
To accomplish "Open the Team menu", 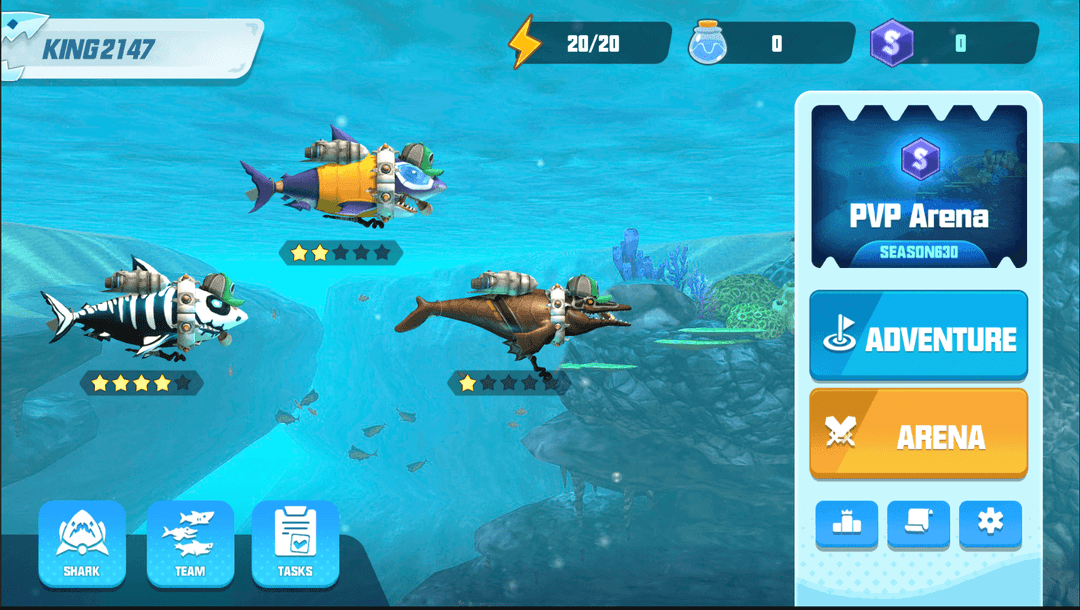I will (190, 543).
